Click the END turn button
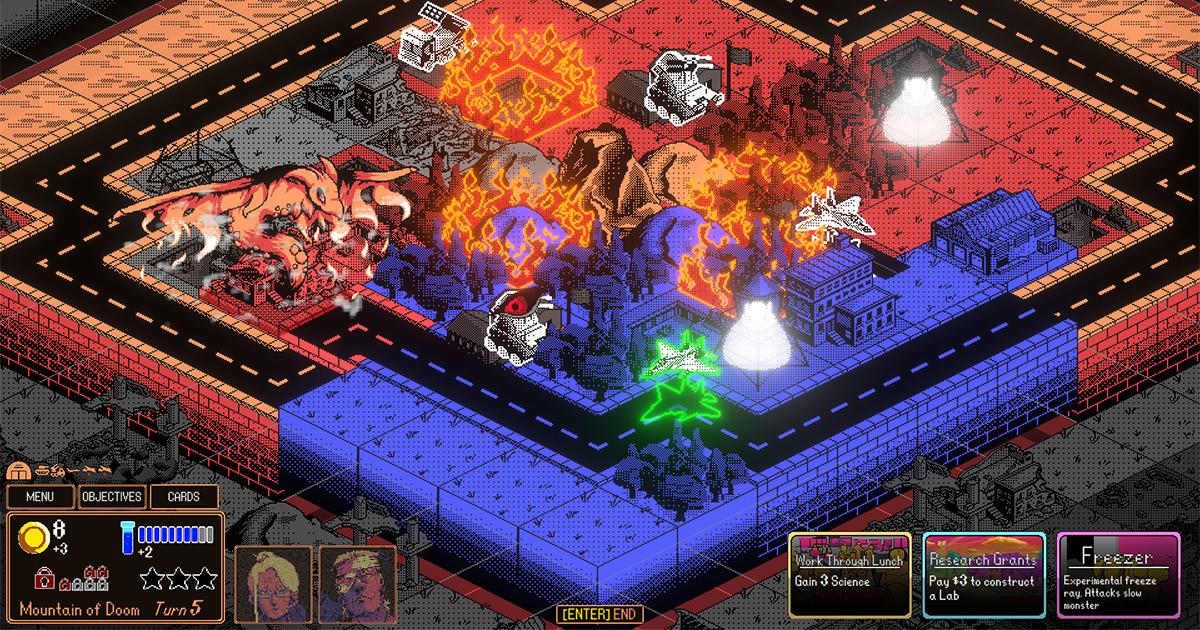Image resolution: width=1200 pixels, height=630 pixels. 600,614
